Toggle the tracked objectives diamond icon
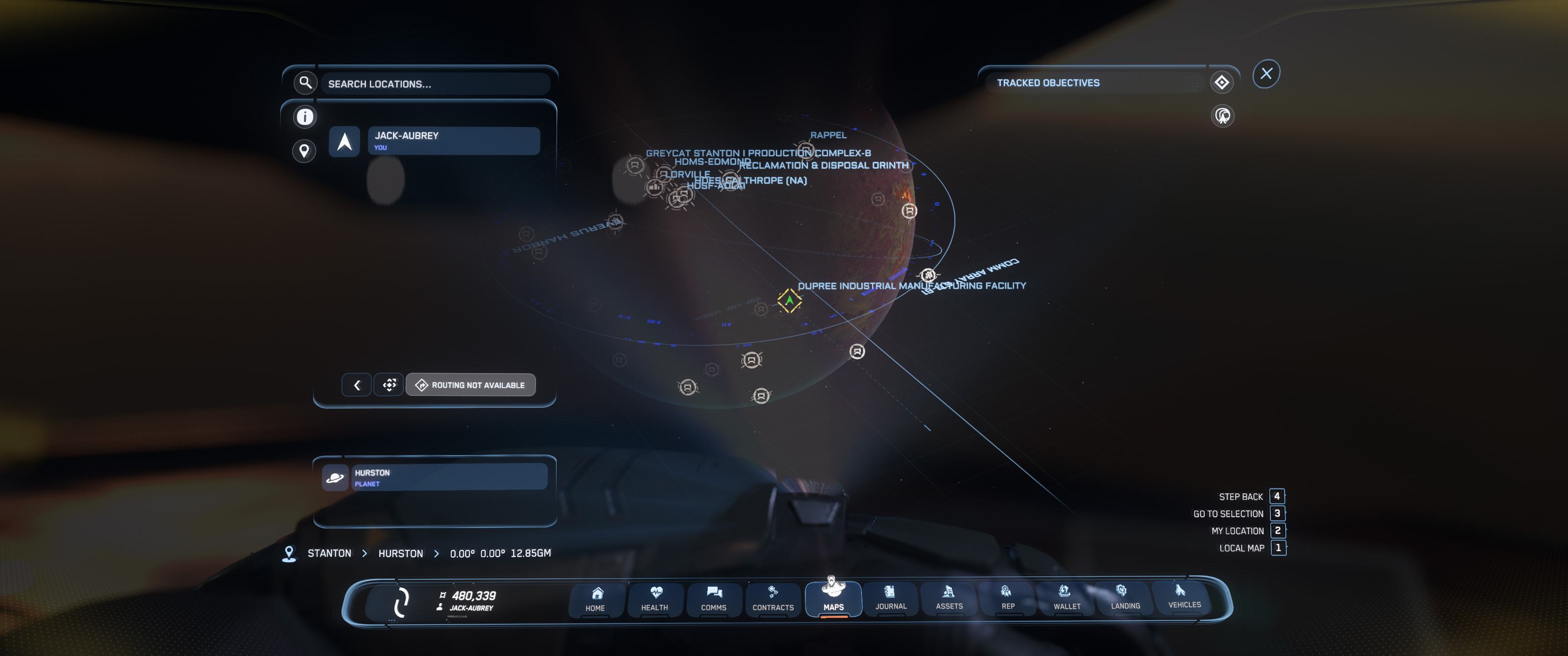 pyautogui.click(x=1222, y=83)
